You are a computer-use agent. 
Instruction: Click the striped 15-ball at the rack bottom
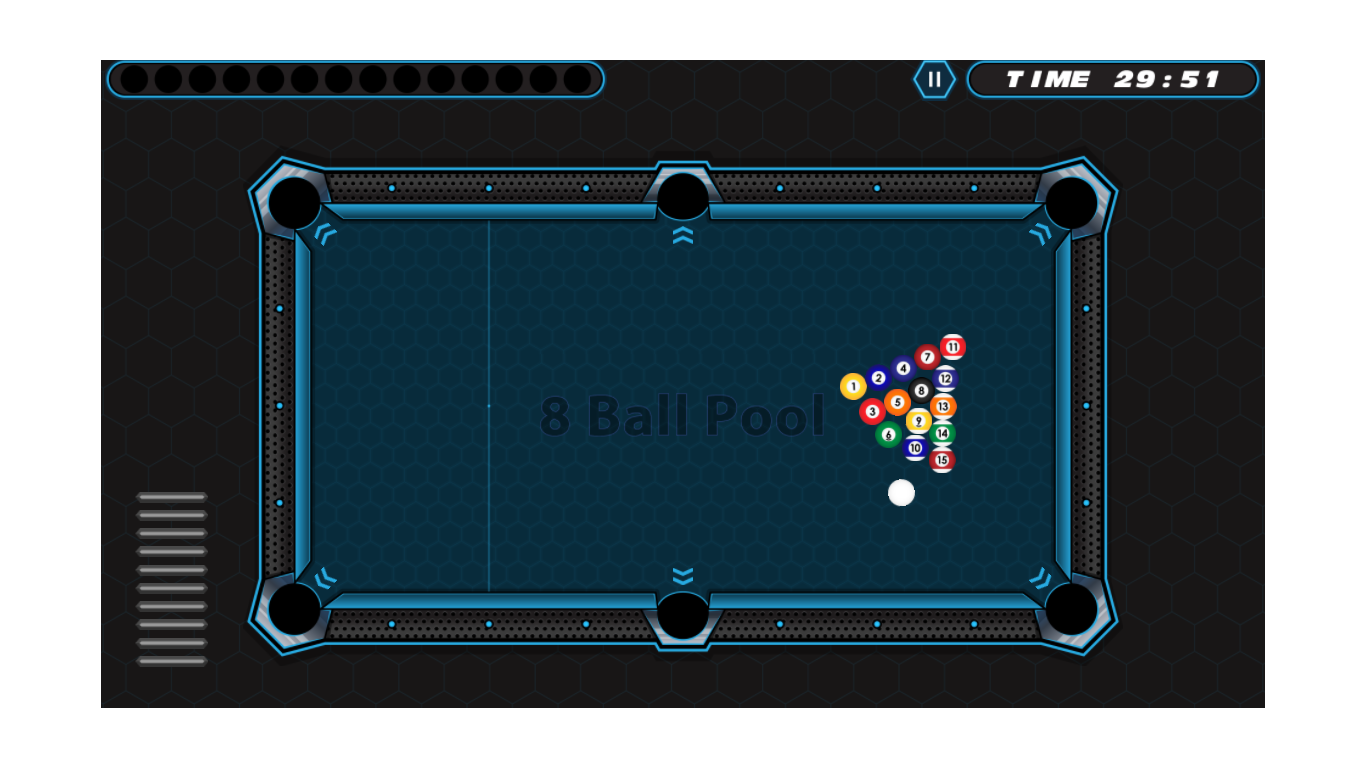(x=943, y=459)
